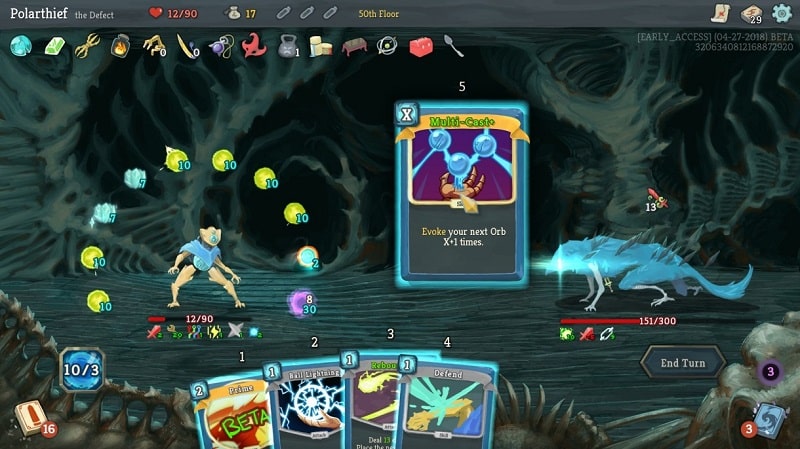Image resolution: width=800 pixels, height=449 pixels.
Task: Select the Prime card in hand
Action: (232, 410)
